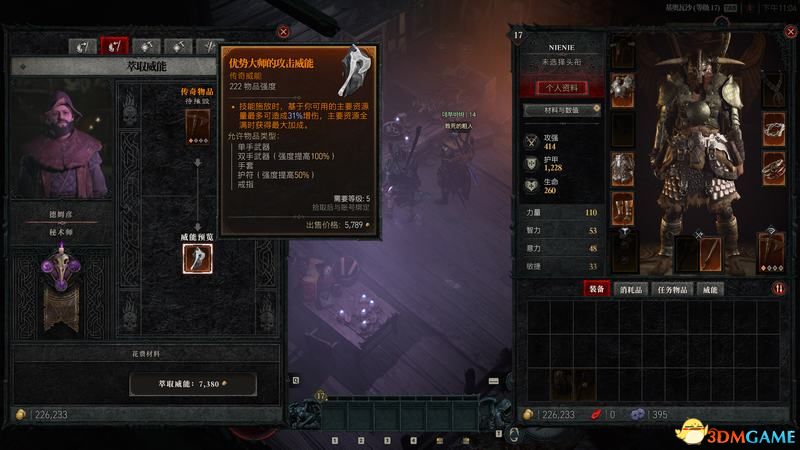The image size is (800, 450).
Task: Select the active extract aspect tab
Action: [x=116, y=46]
